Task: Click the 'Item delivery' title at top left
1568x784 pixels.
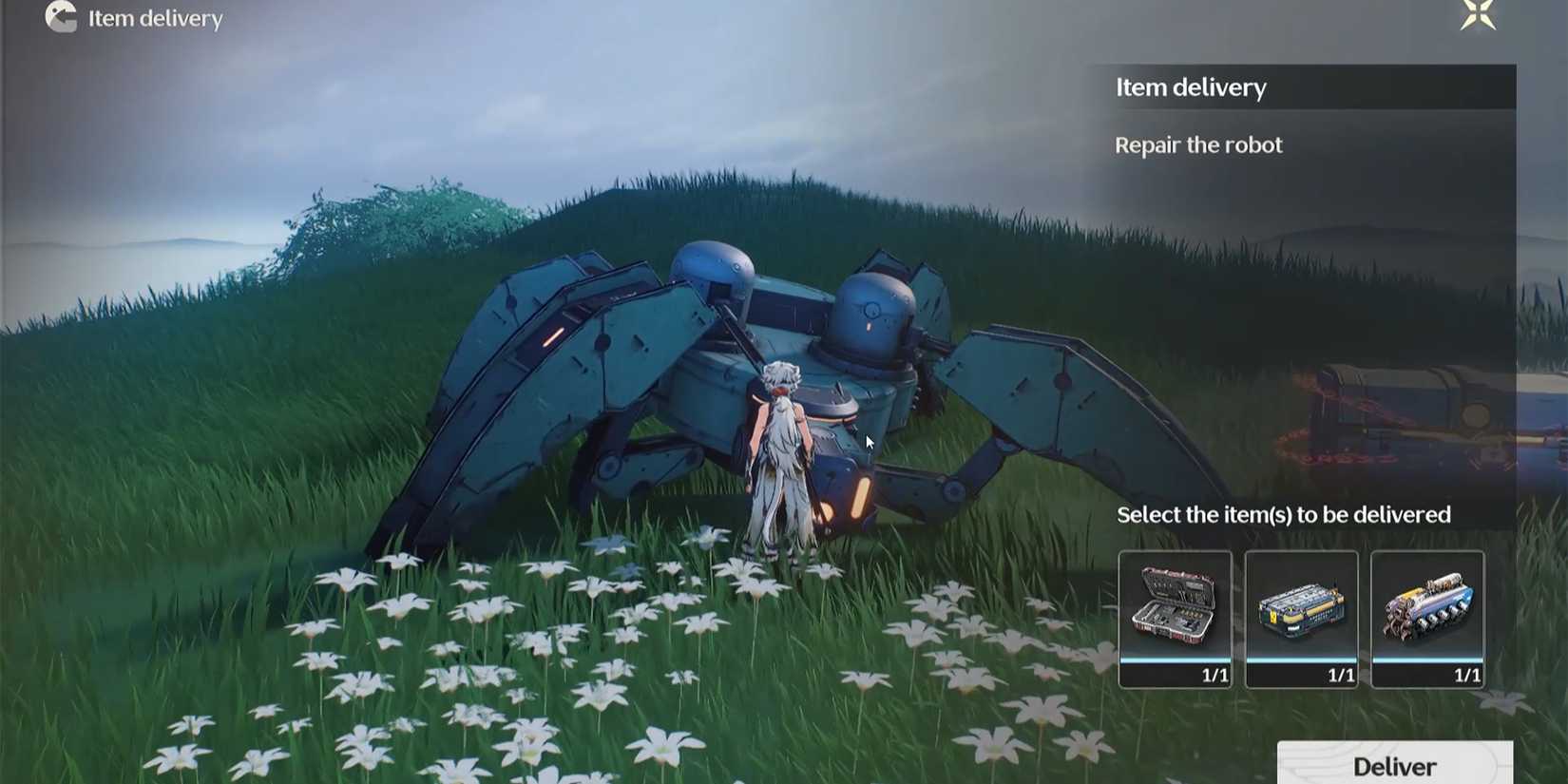Action: pos(154,18)
